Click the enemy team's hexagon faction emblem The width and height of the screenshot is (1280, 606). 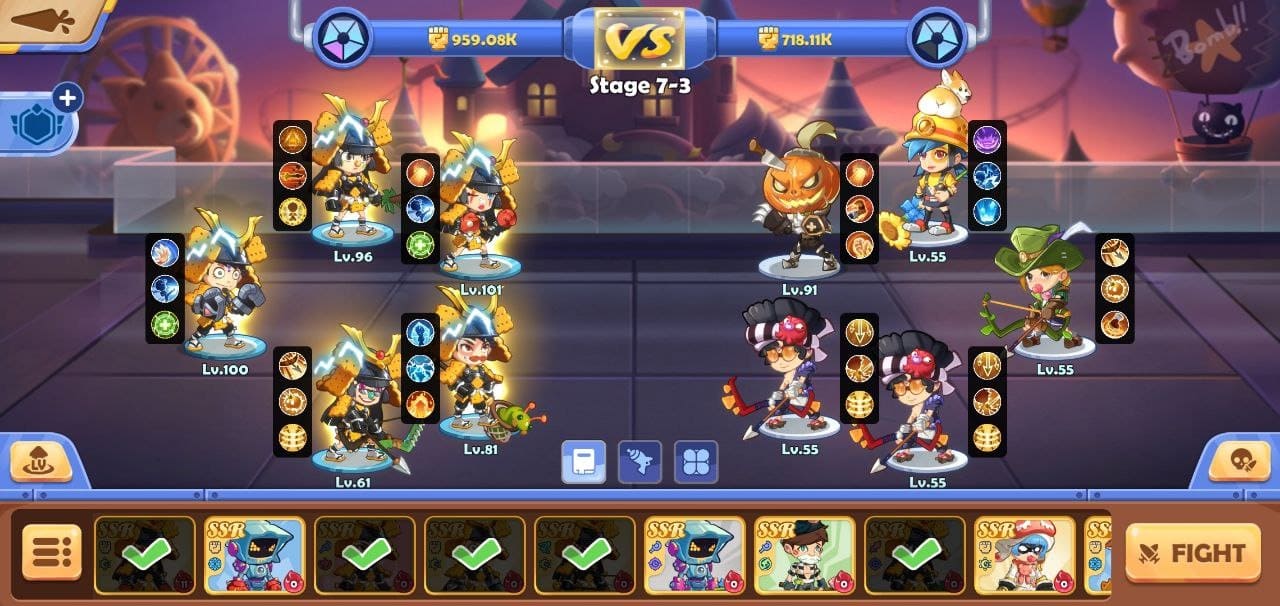(936, 38)
